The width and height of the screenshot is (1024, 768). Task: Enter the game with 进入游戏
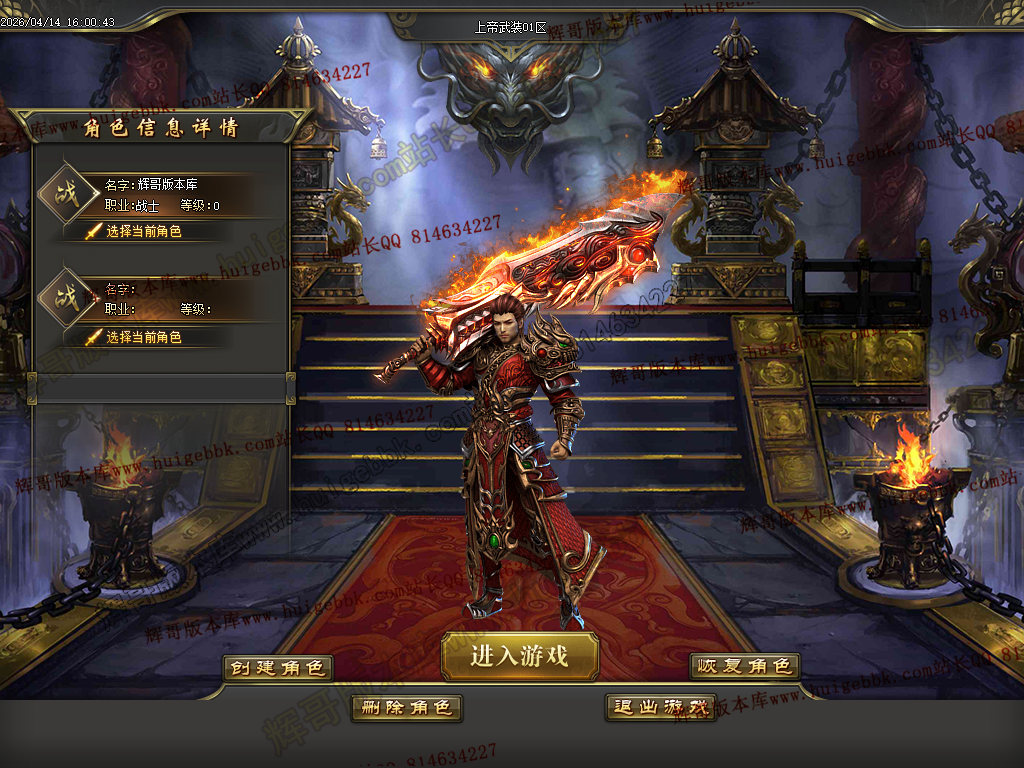(520, 656)
